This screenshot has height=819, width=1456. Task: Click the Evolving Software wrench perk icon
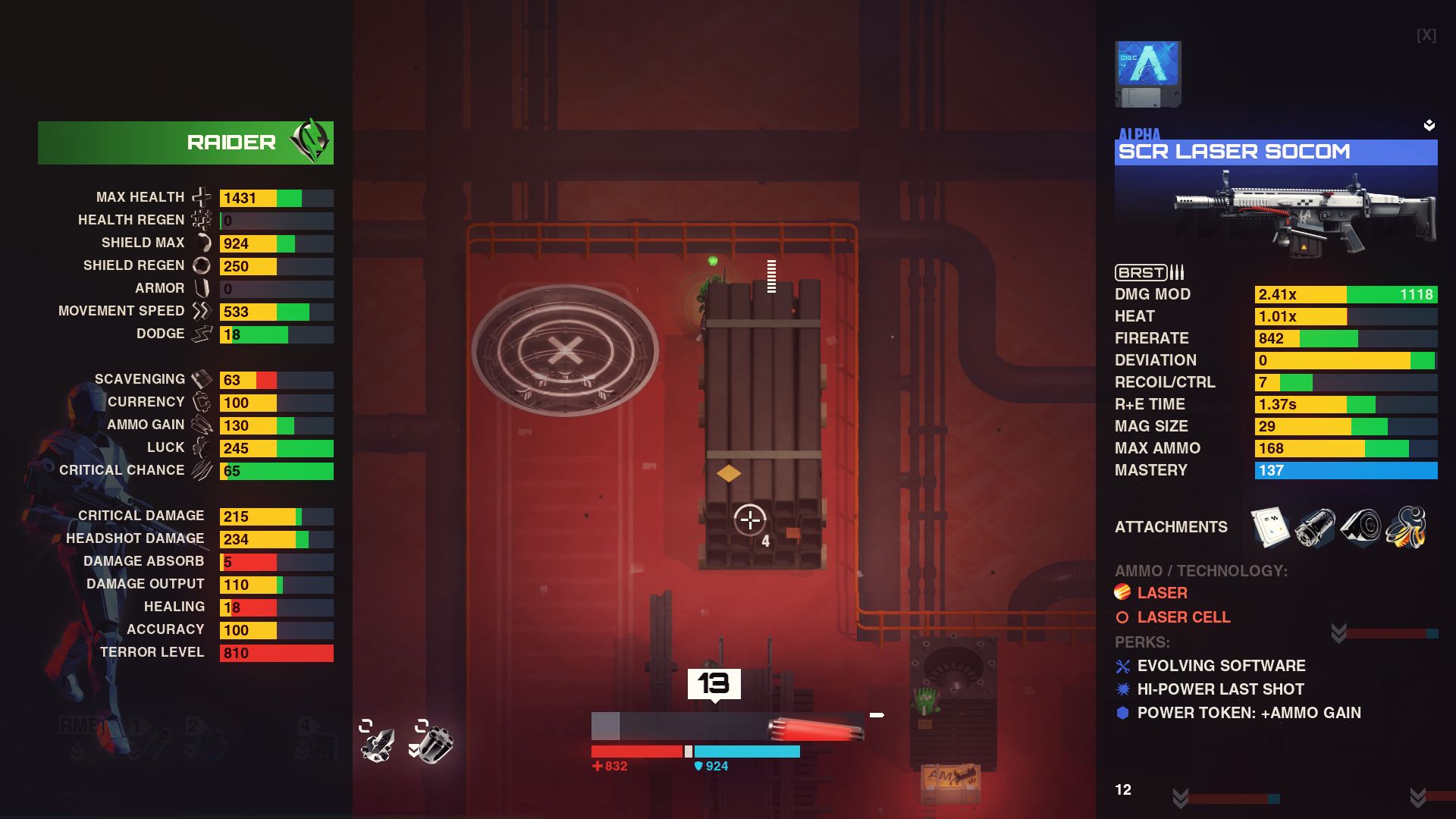(1122, 666)
